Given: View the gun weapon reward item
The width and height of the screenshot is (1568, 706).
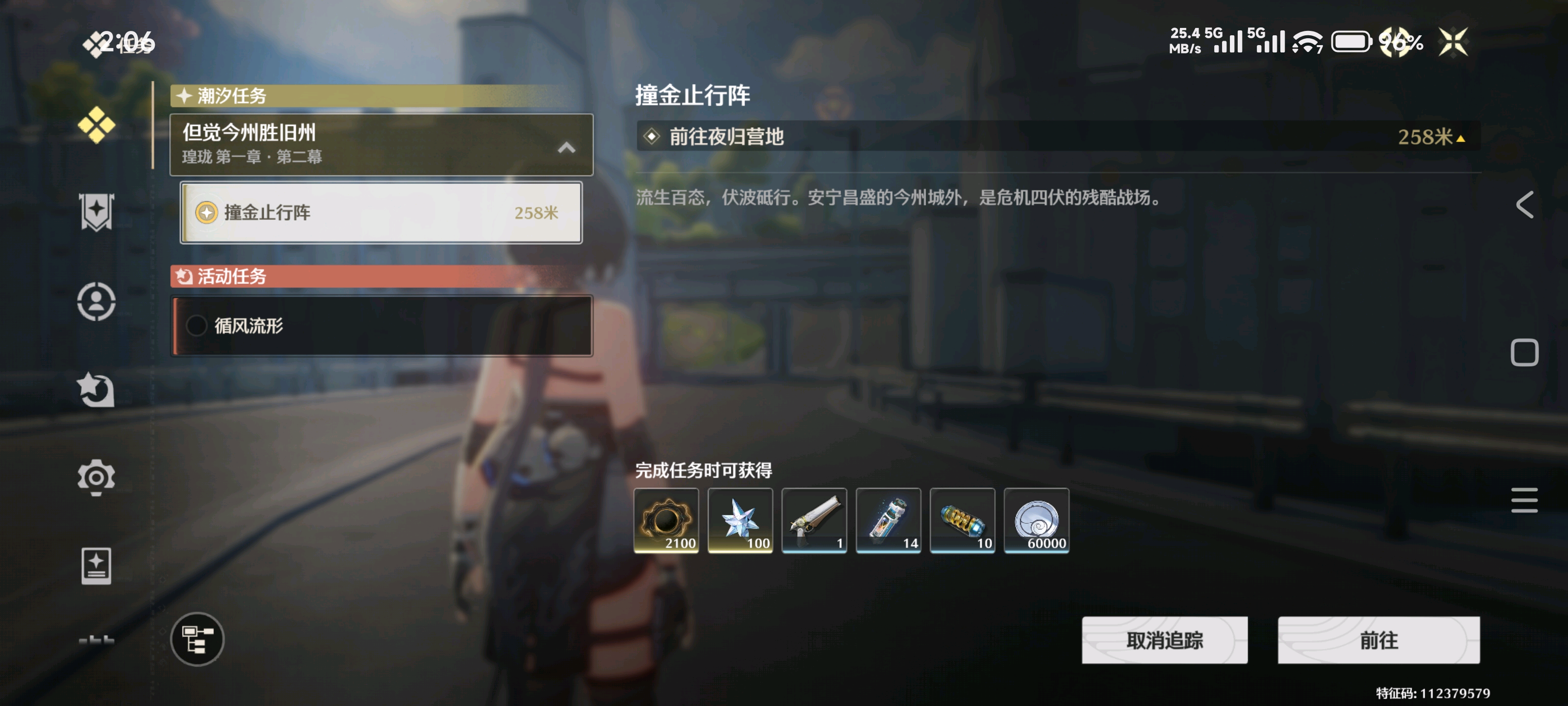Looking at the screenshot, I should pos(814,520).
